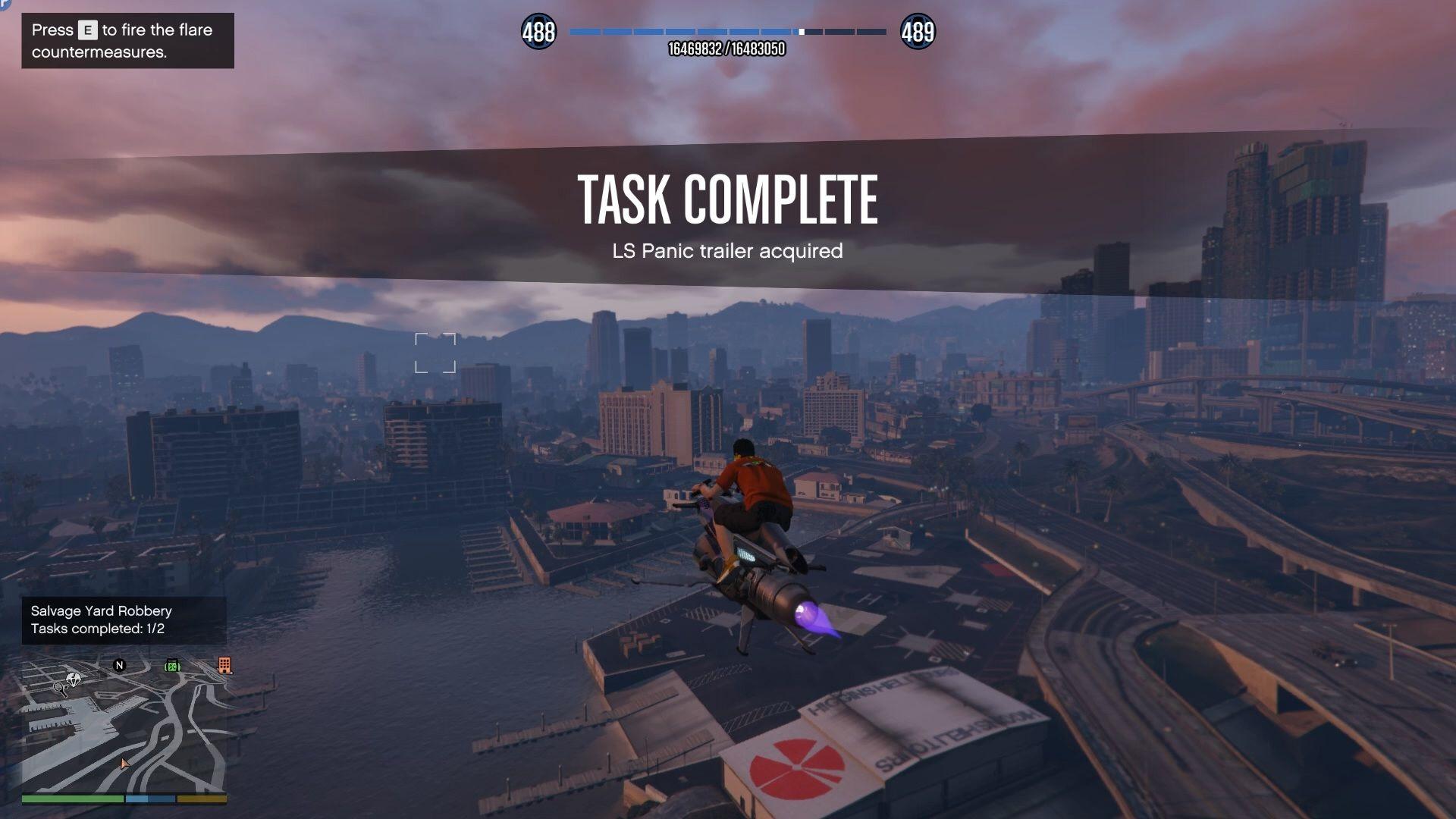Select the magnifying glass blip on the minimap

(x=59, y=689)
